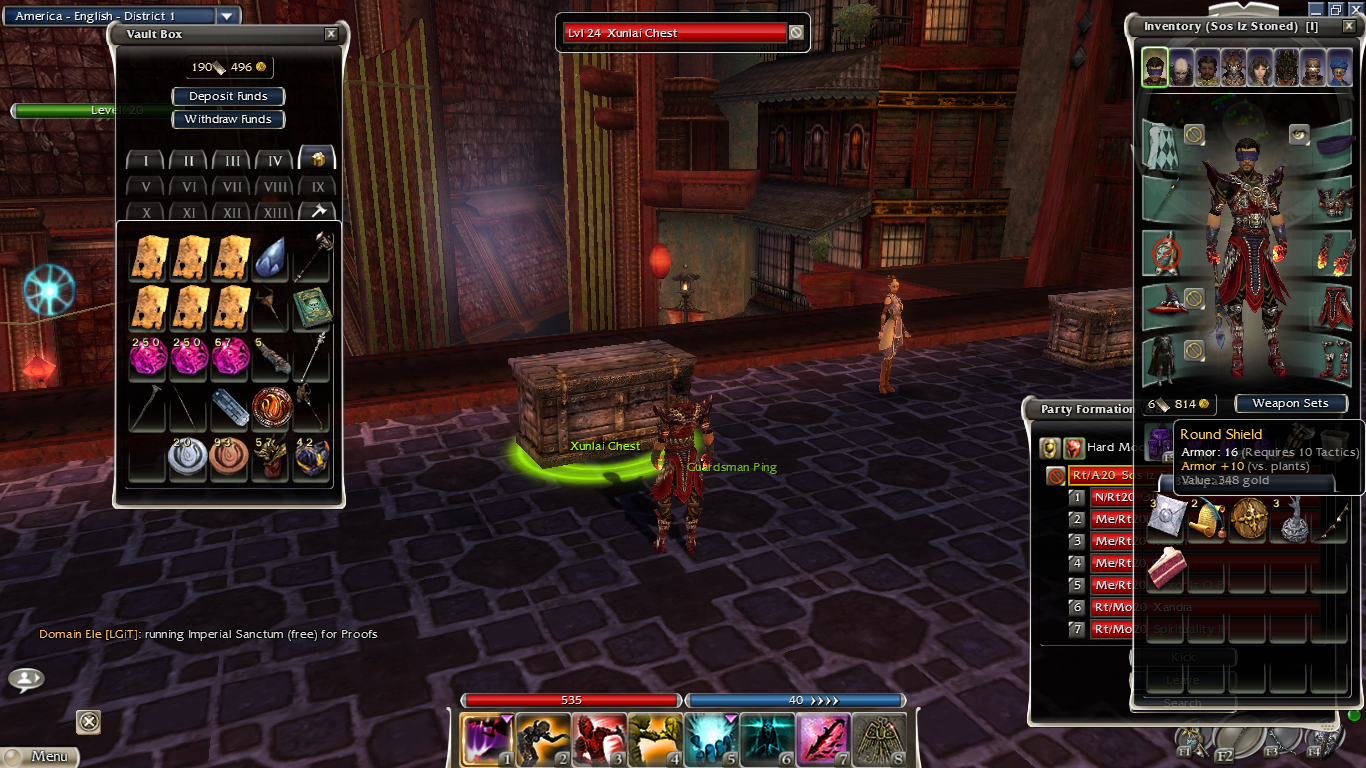
Task: Click the Withdraw Funds button
Action: [x=228, y=119]
